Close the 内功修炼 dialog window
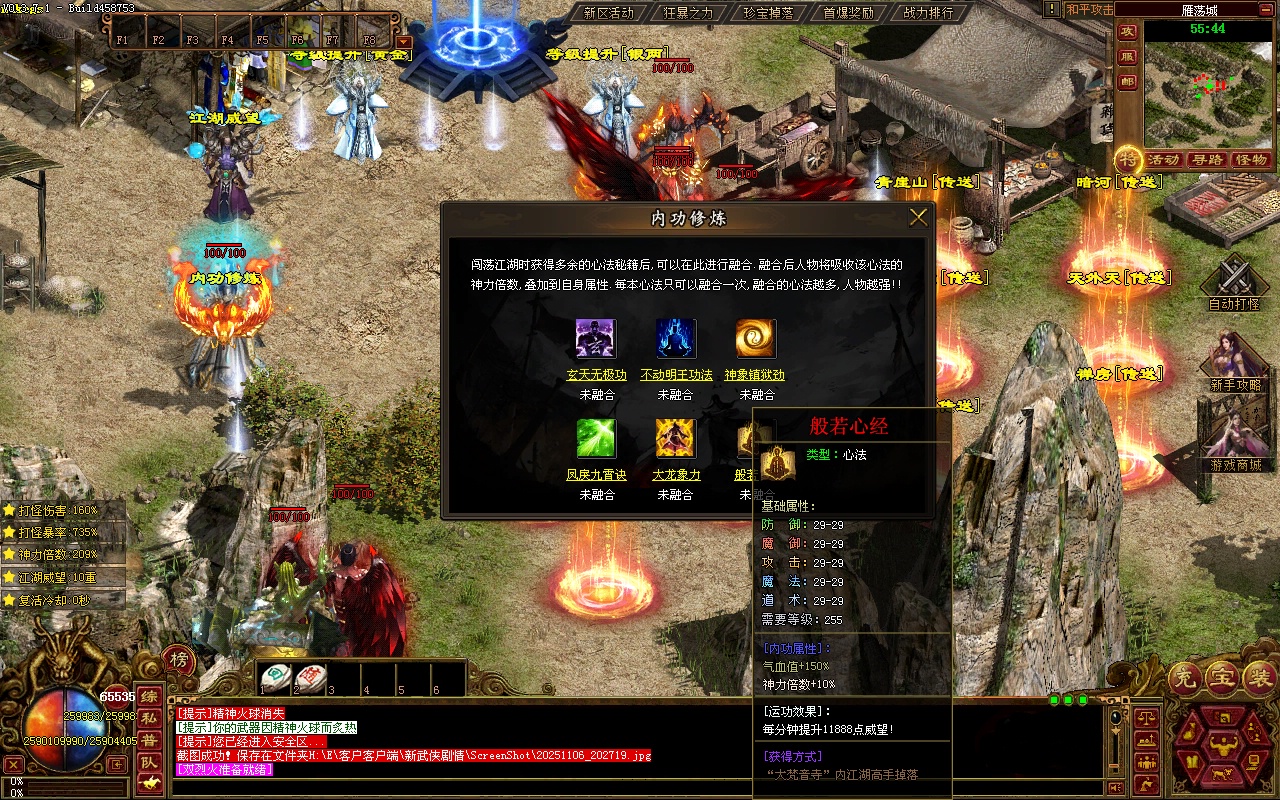Screen dimensions: 1280x800 tap(918, 217)
